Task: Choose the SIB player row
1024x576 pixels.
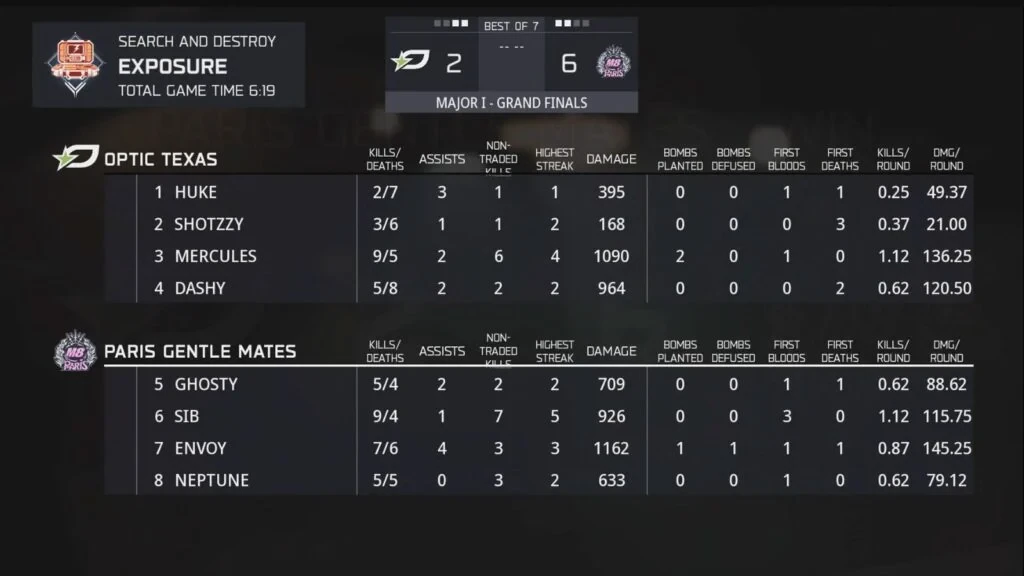Action: pyautogui.click(x=187, y=416)
